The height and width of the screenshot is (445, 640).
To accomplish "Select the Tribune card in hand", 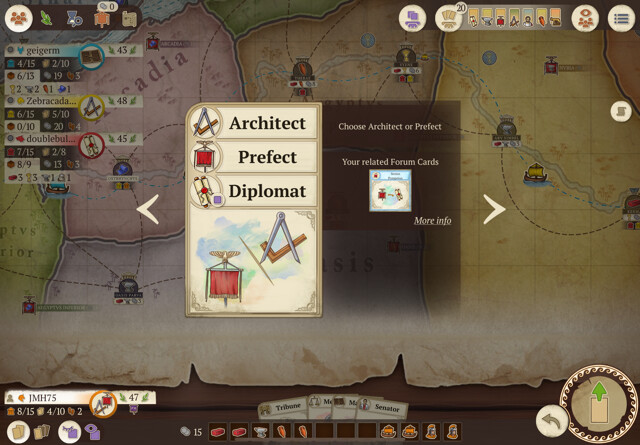I will [x=282, y=407].
